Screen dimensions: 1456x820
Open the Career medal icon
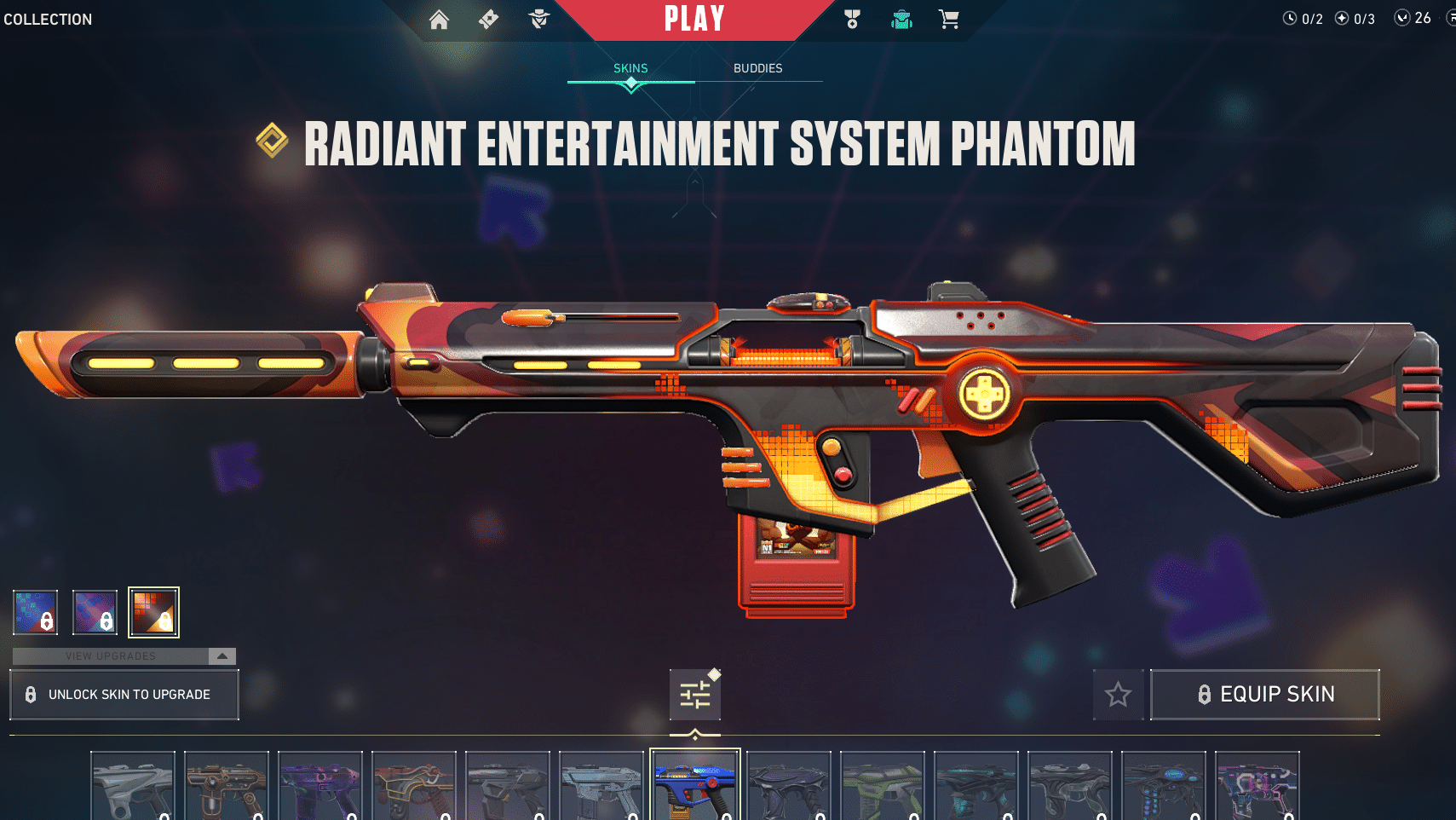click(x=852, y=19)
